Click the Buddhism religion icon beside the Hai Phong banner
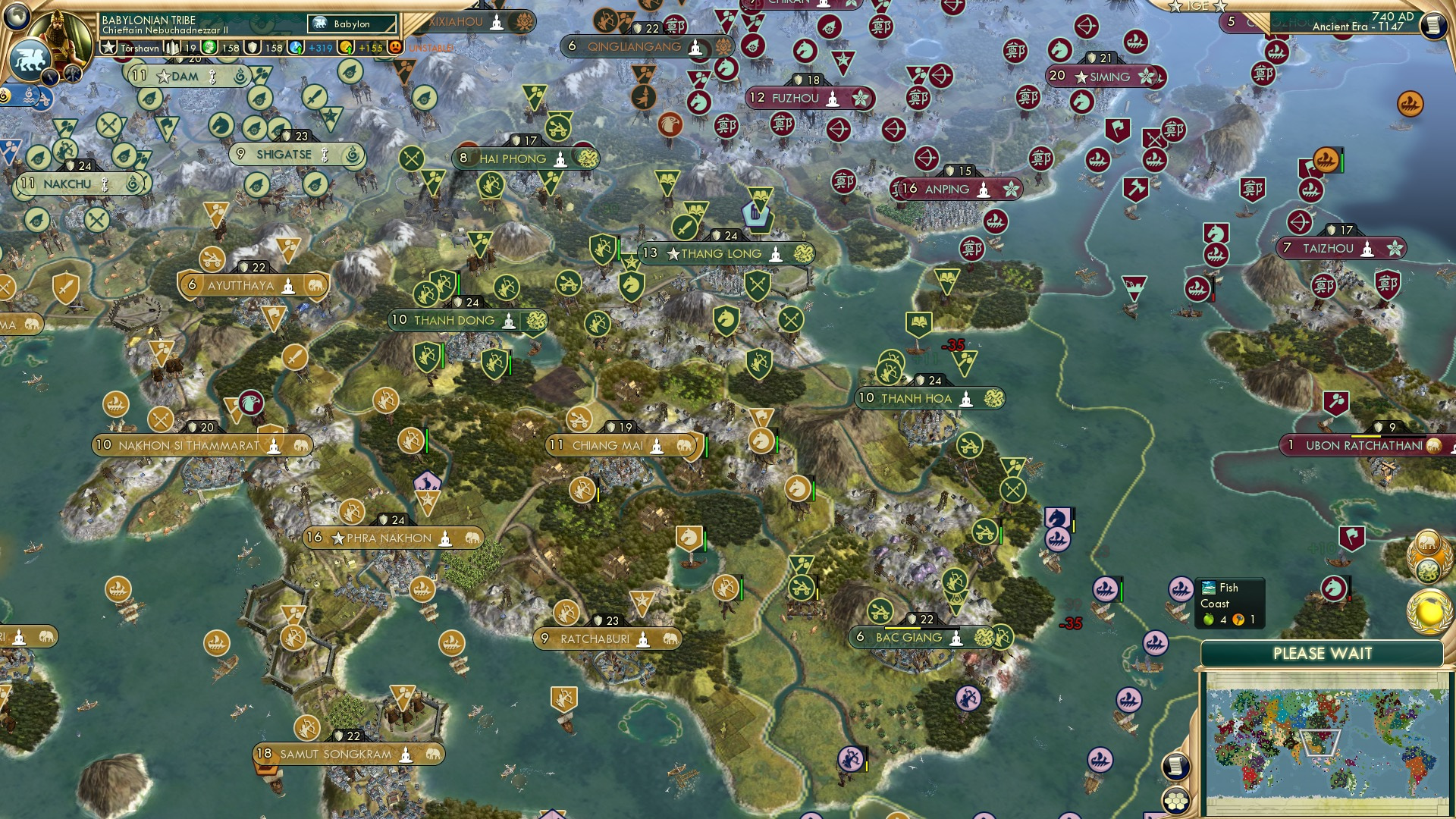Screen dimensions: 1456x819 point(559,159)
